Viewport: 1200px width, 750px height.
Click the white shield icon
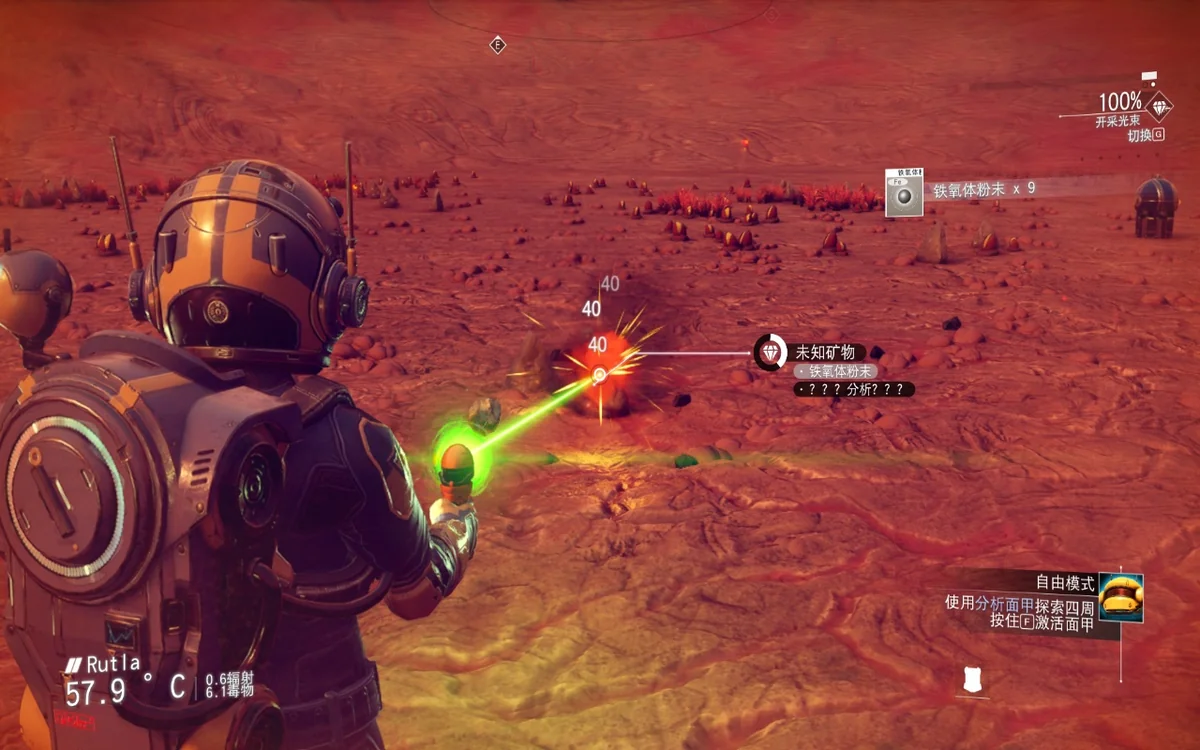(x=970, y=680)
